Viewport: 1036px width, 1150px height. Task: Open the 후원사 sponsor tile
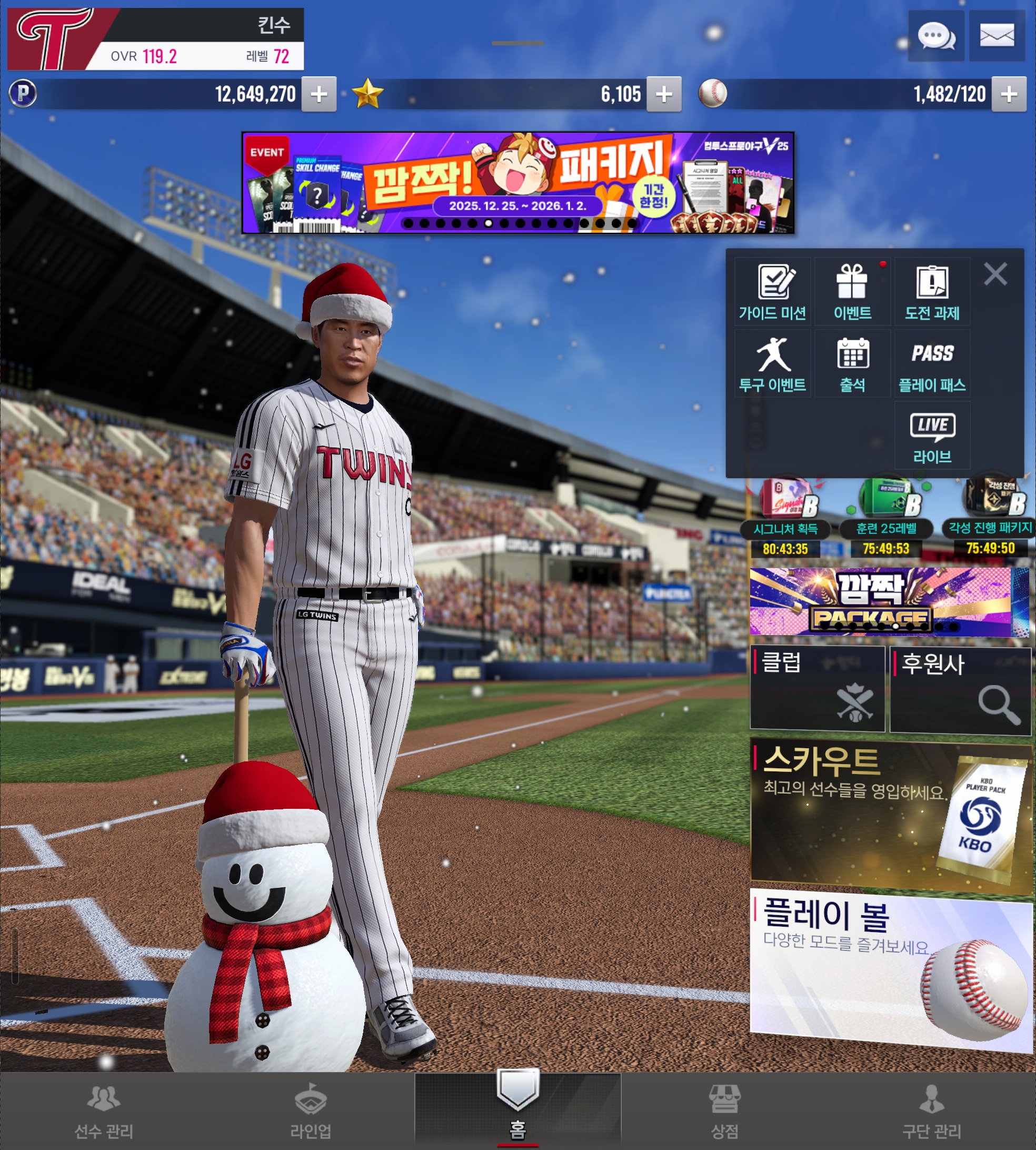[961, 689]
